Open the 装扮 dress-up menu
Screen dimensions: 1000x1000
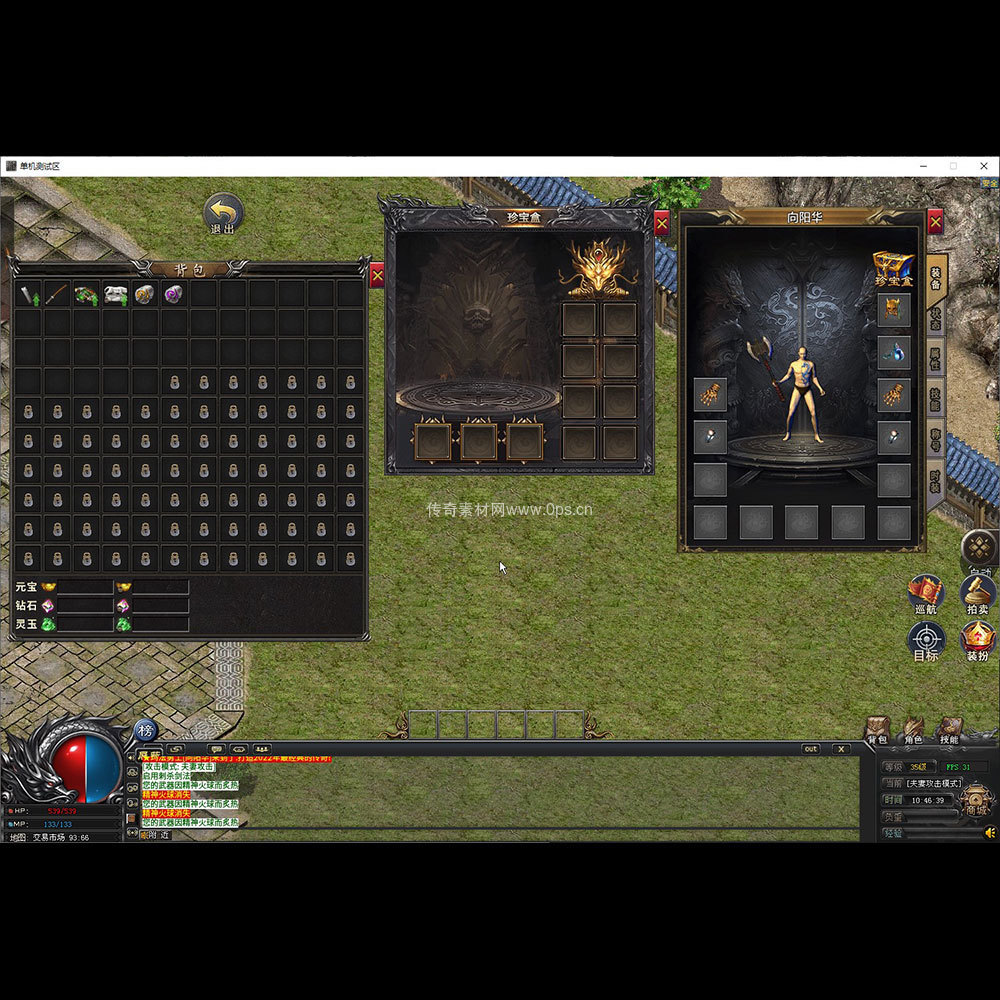click(x=977, y=640)
